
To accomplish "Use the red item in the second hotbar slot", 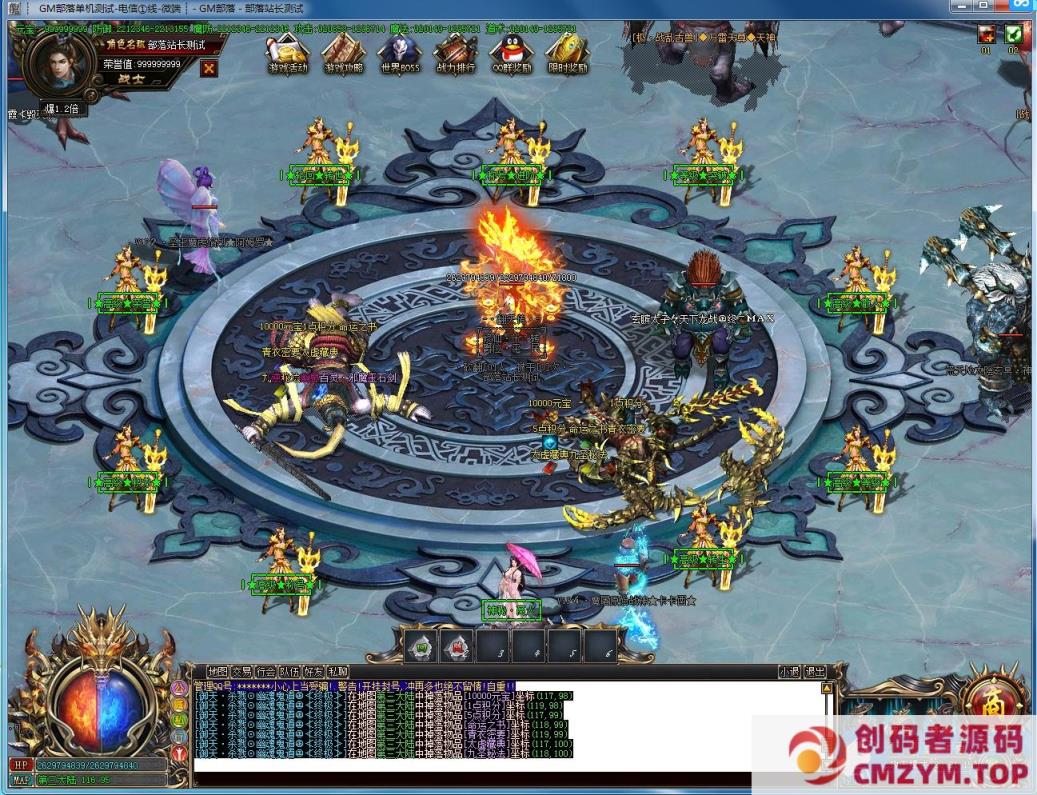I will pos(457,646).
